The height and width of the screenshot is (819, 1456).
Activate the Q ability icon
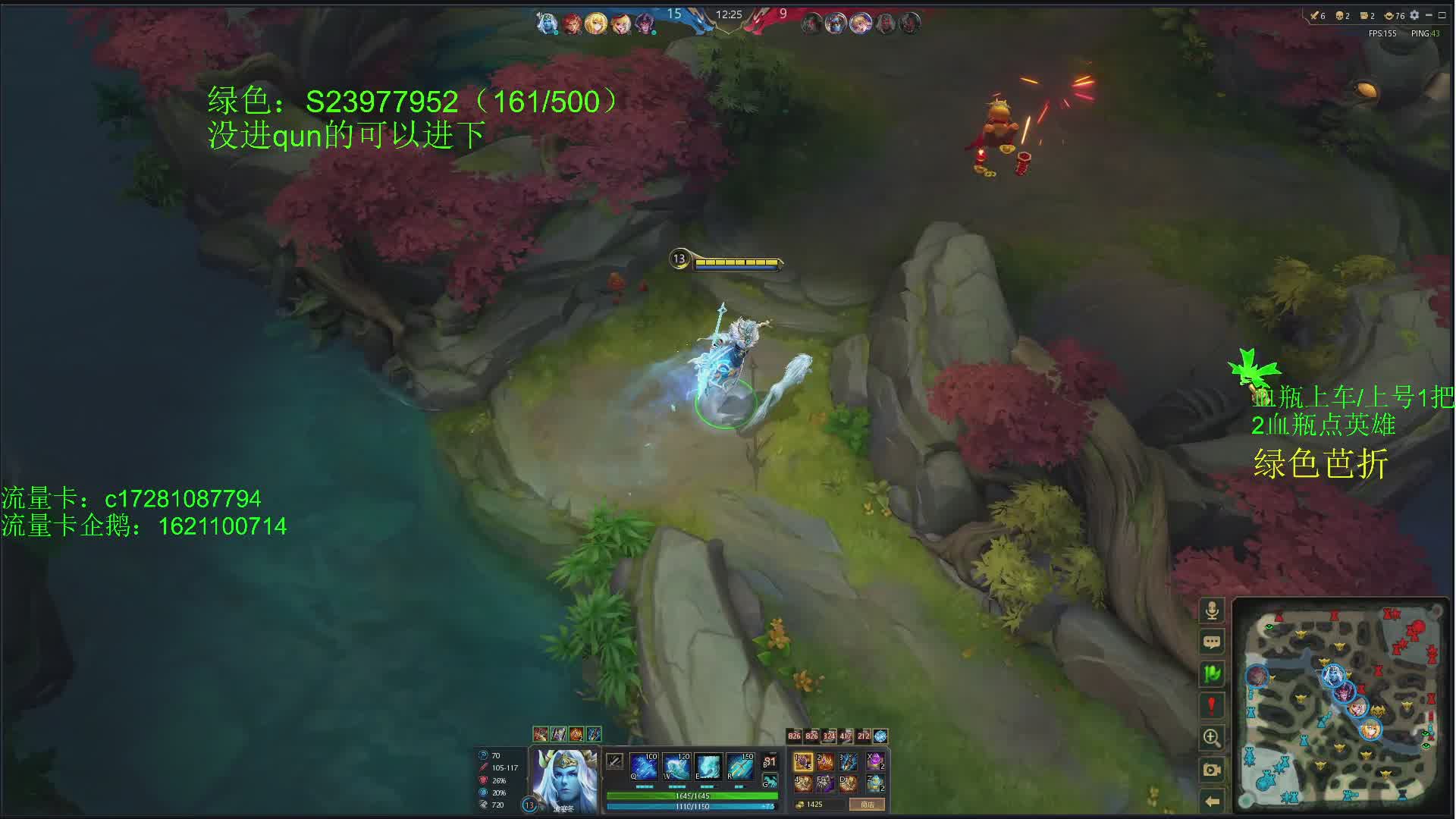644,767
